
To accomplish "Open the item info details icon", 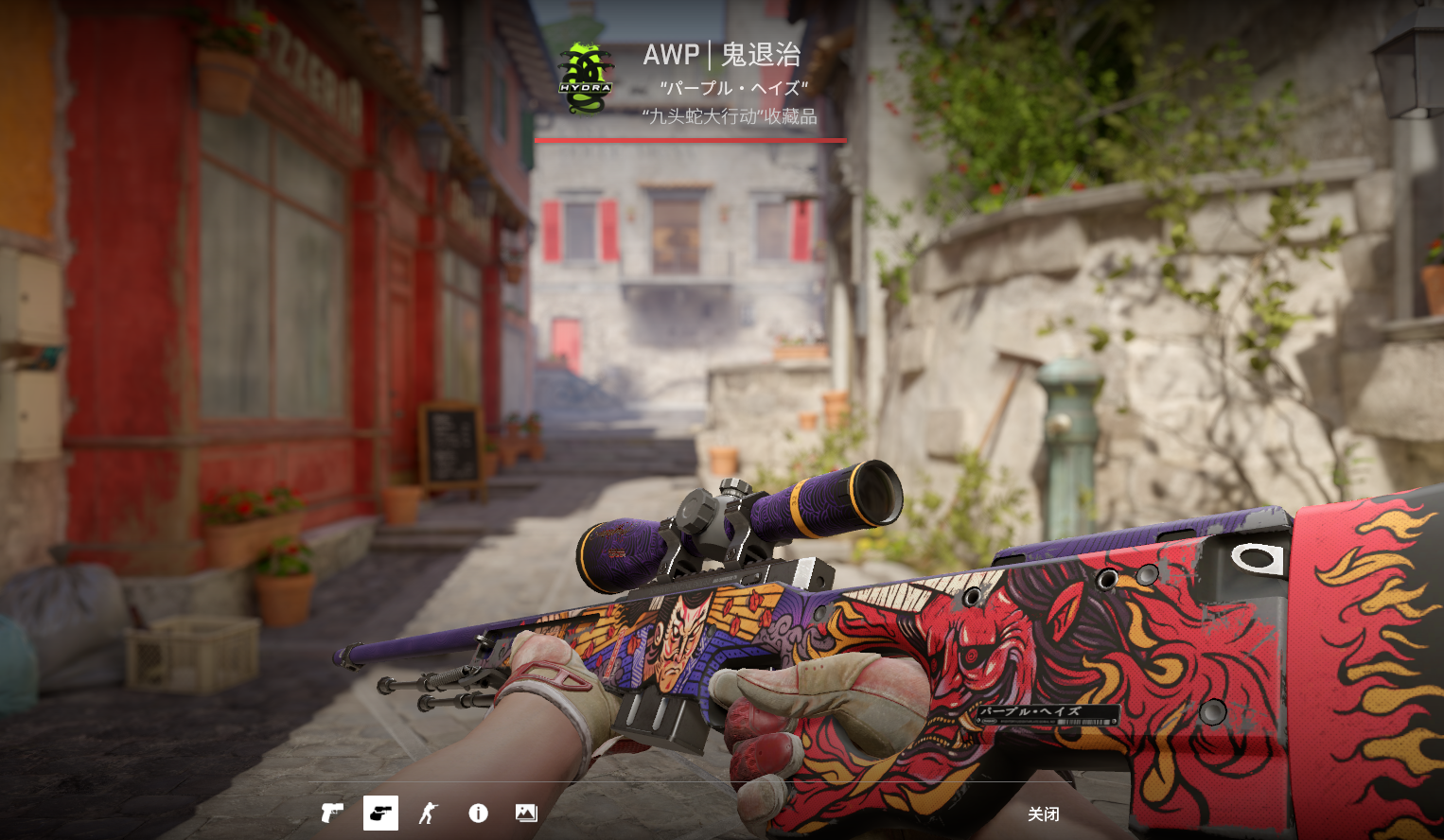I will (x=479, y=814).
